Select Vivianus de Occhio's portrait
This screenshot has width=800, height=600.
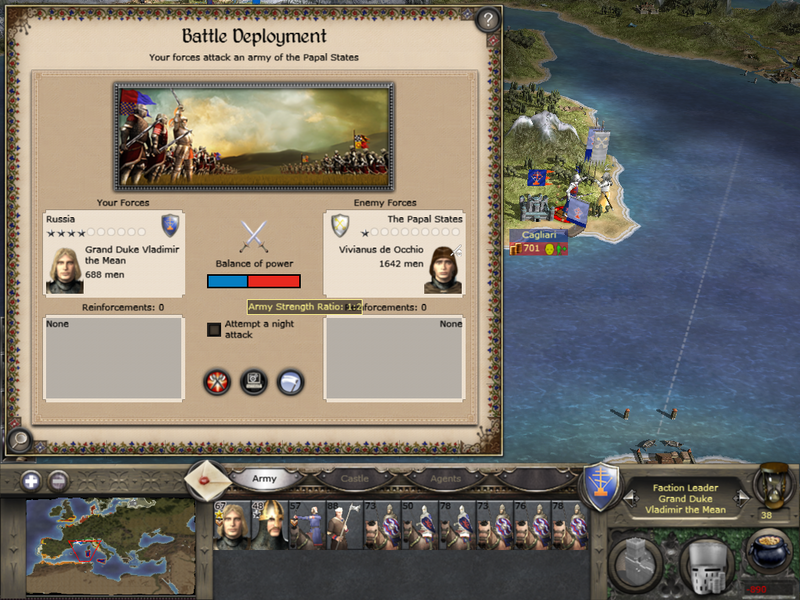(x=444, y=270)
